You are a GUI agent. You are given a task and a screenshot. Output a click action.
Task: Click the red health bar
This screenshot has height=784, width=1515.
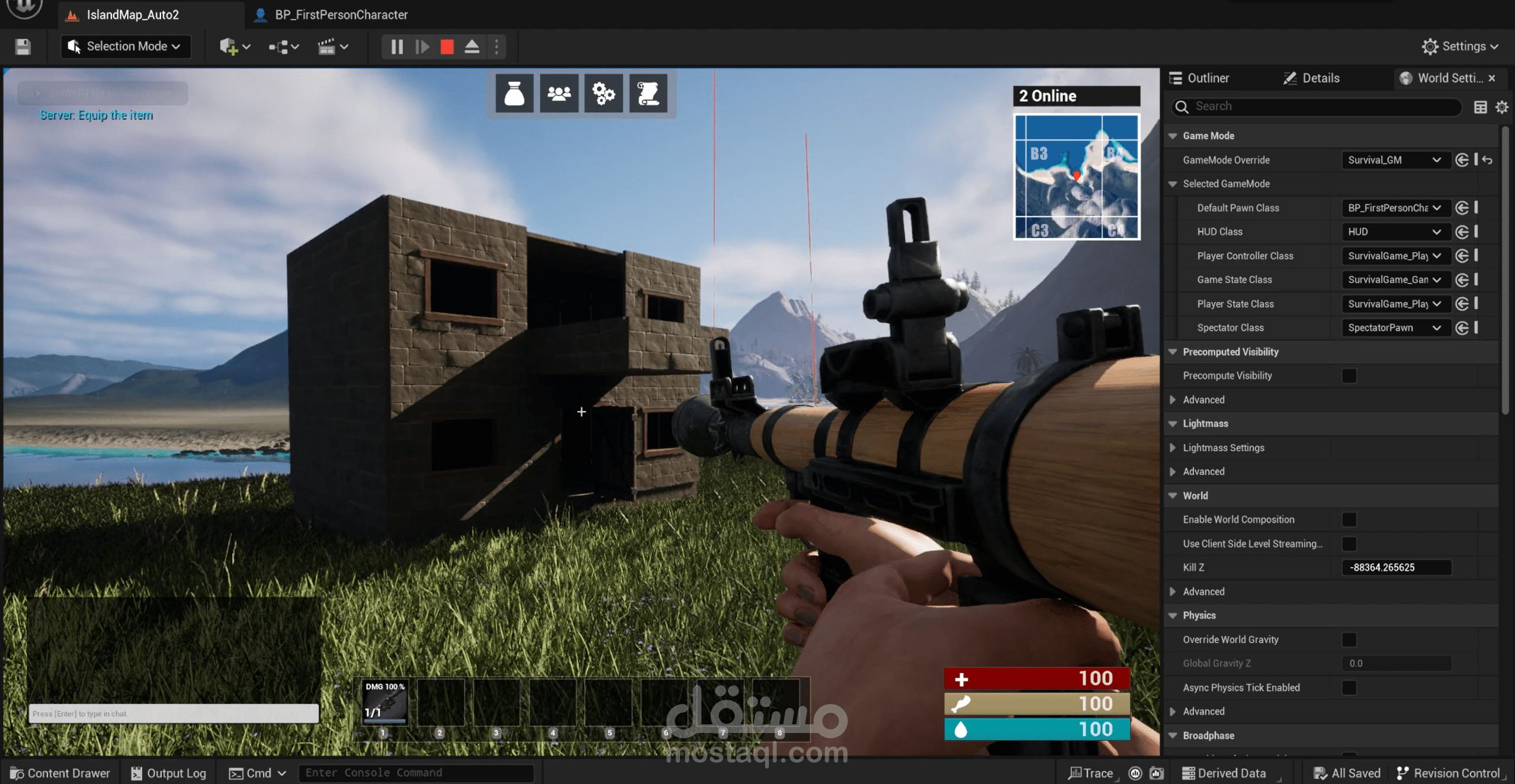(1036, 679)
